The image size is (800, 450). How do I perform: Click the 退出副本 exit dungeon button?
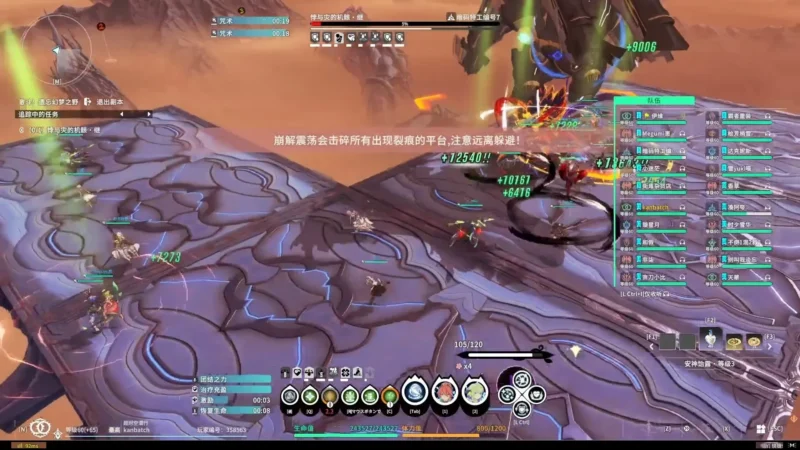click(x=110, y=101)
